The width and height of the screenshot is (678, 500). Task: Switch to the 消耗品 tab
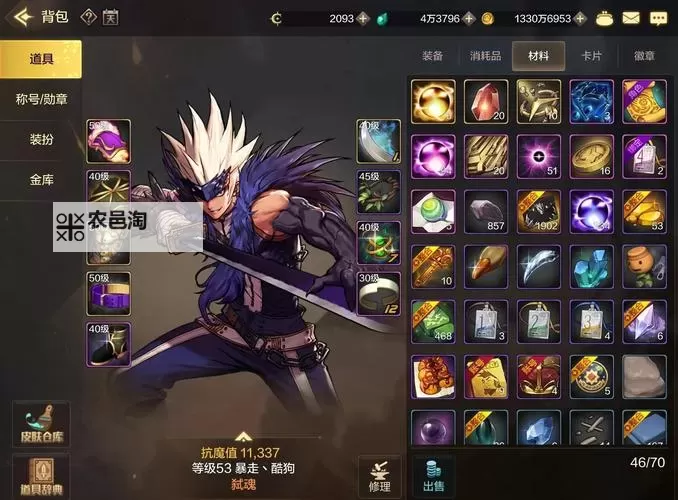(486, 57)
